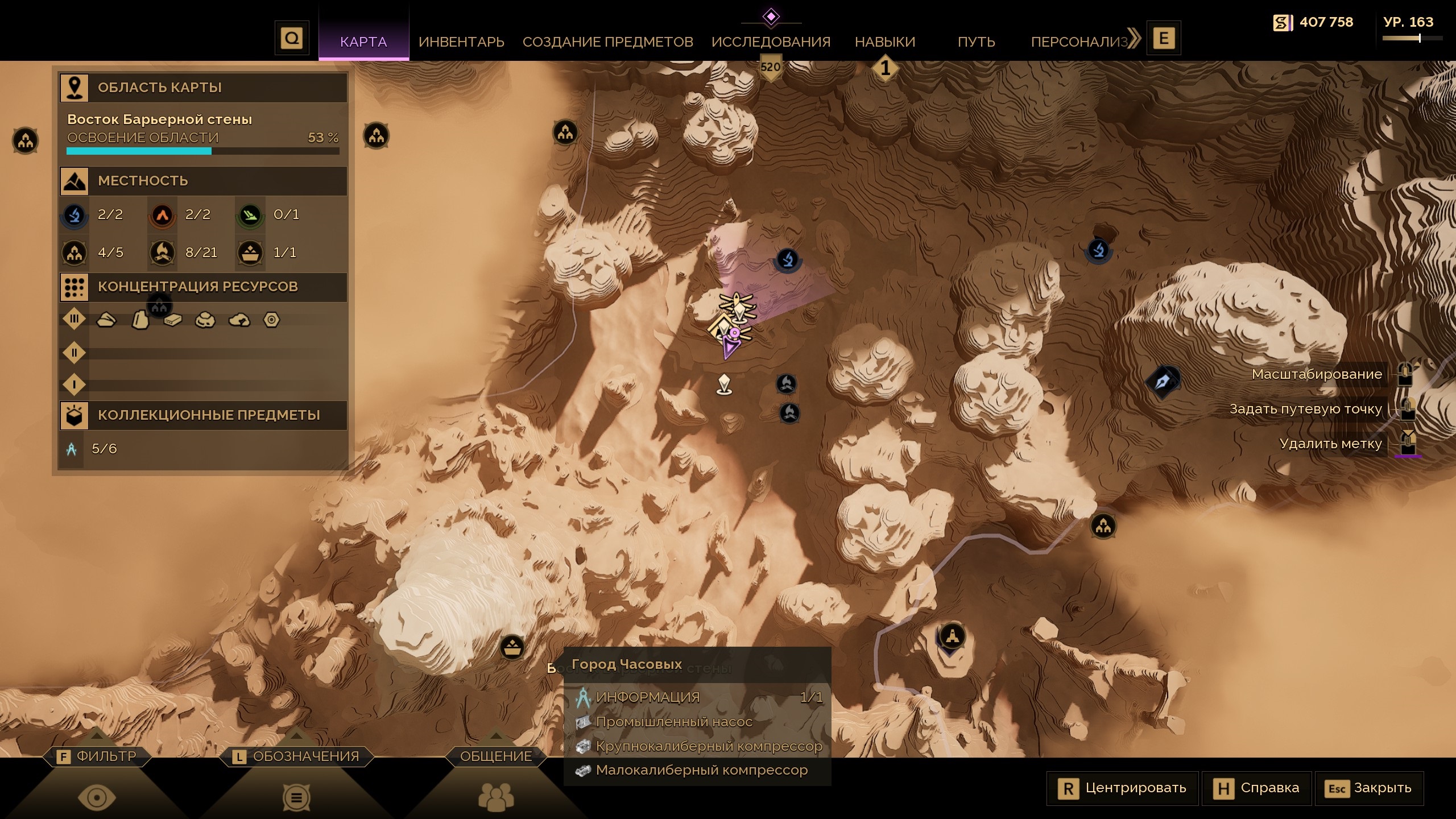The image size is (1456, 819).
Task: Go to the Исследования tab
Action: coord(771,42)
